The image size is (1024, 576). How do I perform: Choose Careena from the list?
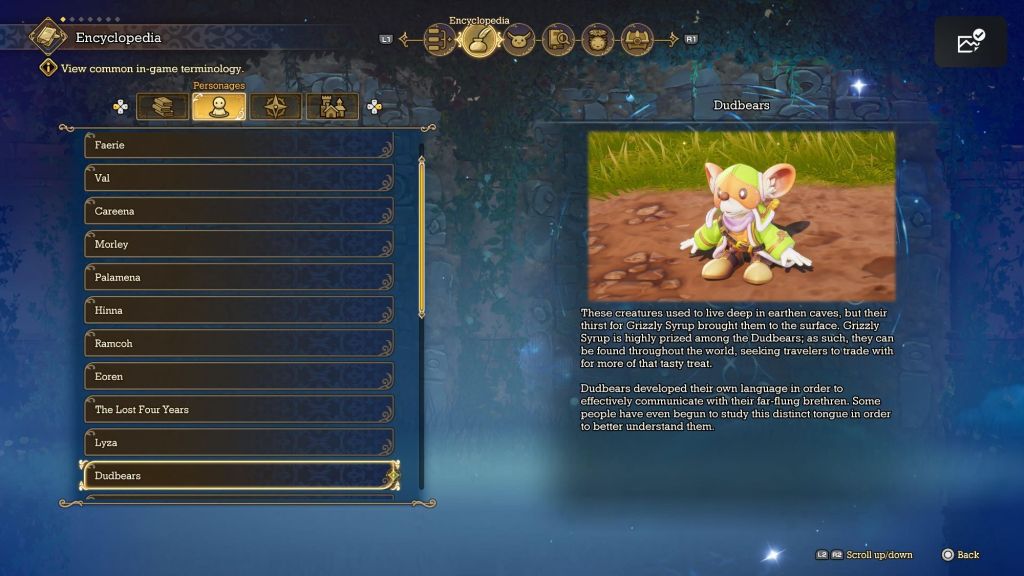point(238,211)
